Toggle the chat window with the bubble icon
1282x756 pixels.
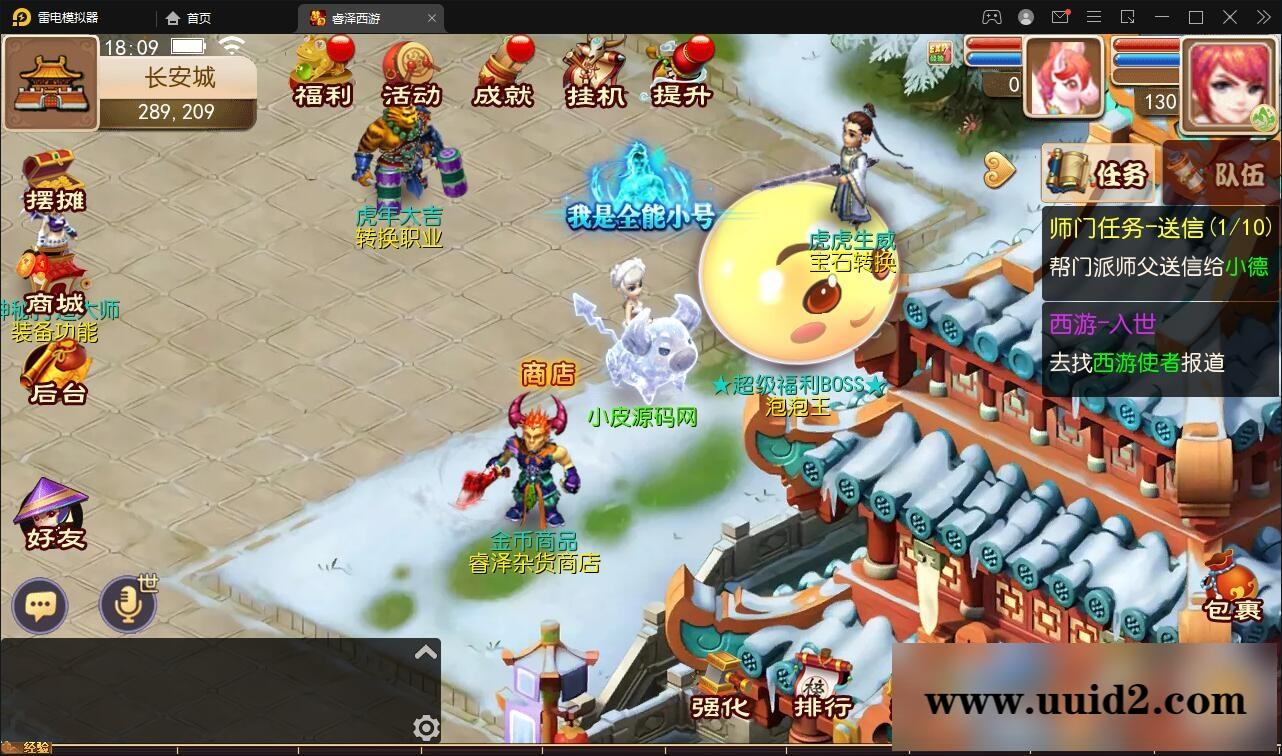tap(40, 606)
